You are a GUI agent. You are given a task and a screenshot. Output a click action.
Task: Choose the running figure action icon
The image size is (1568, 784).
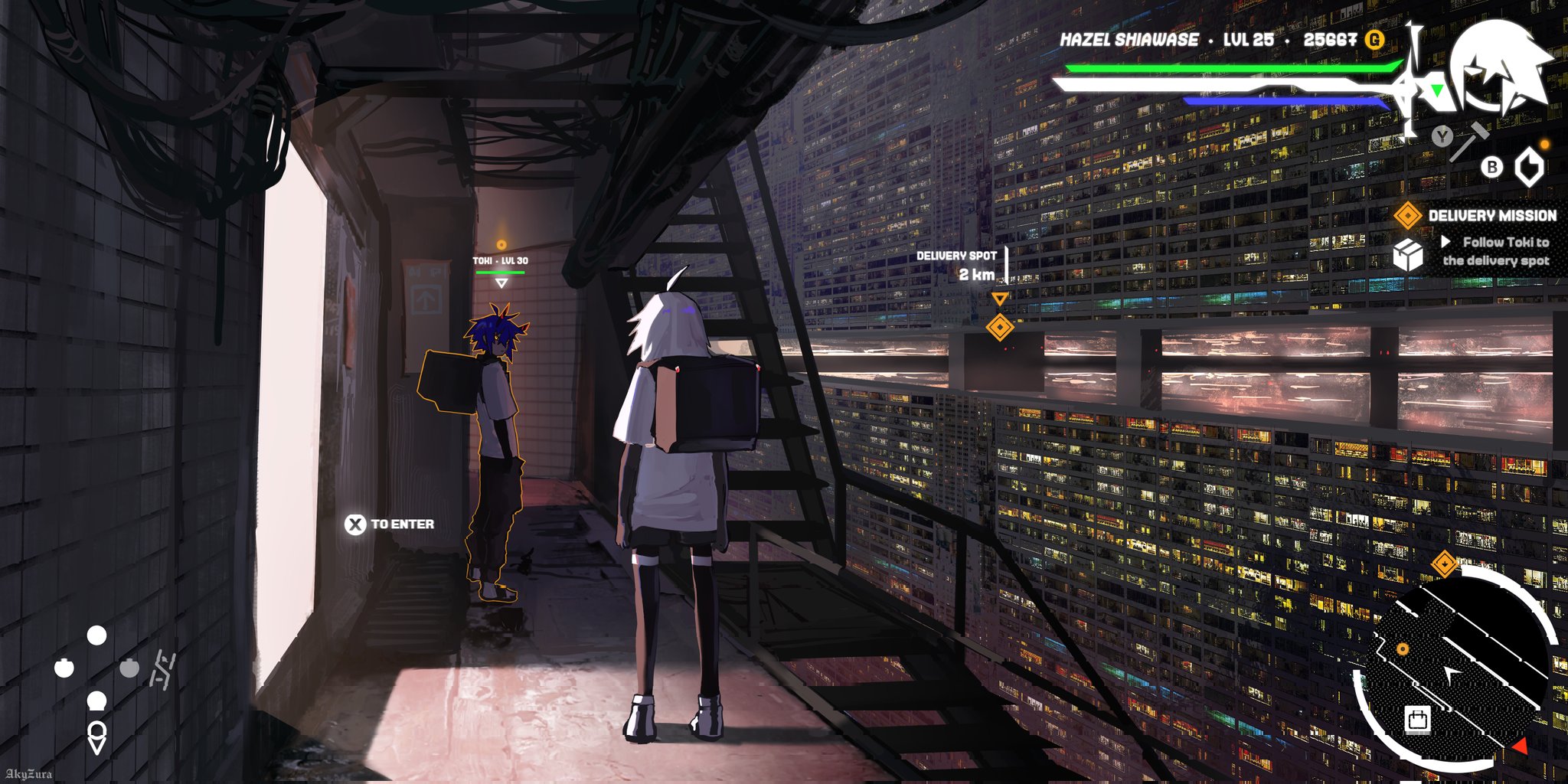(x=162, y=670)
